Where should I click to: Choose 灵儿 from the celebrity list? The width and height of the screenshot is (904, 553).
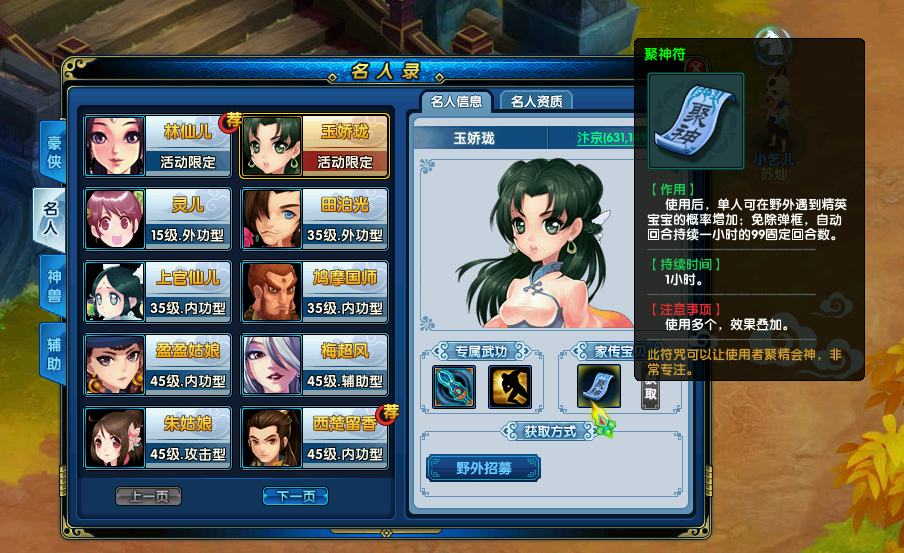(158, 219)
